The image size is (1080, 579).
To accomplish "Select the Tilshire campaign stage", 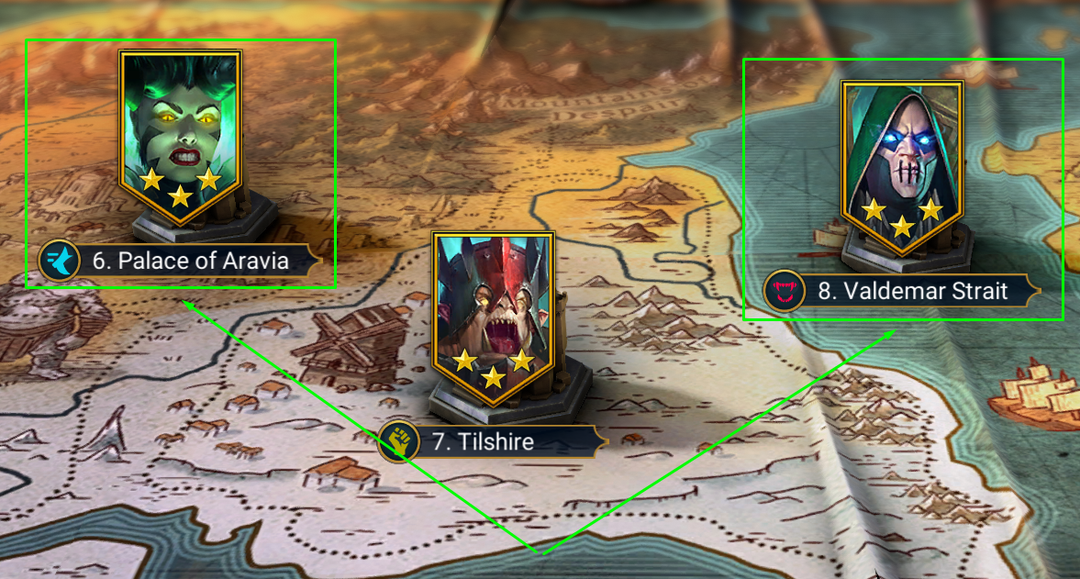I will pos(496,442).
